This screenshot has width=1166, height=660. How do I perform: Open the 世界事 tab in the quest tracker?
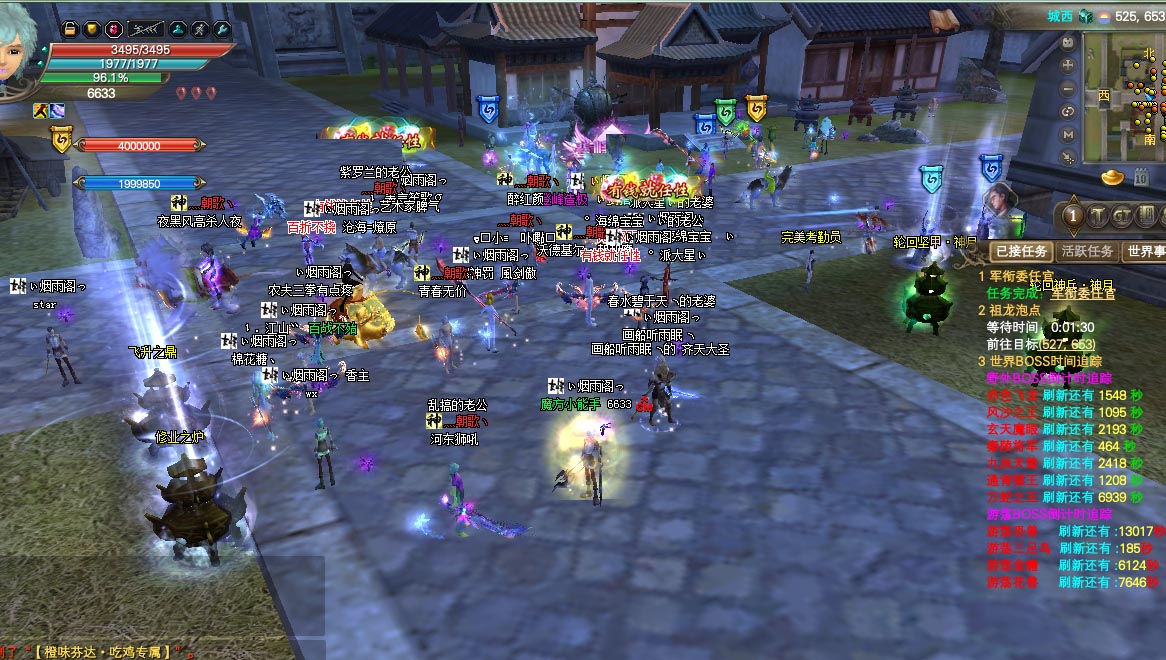[x=1143, y=251]
